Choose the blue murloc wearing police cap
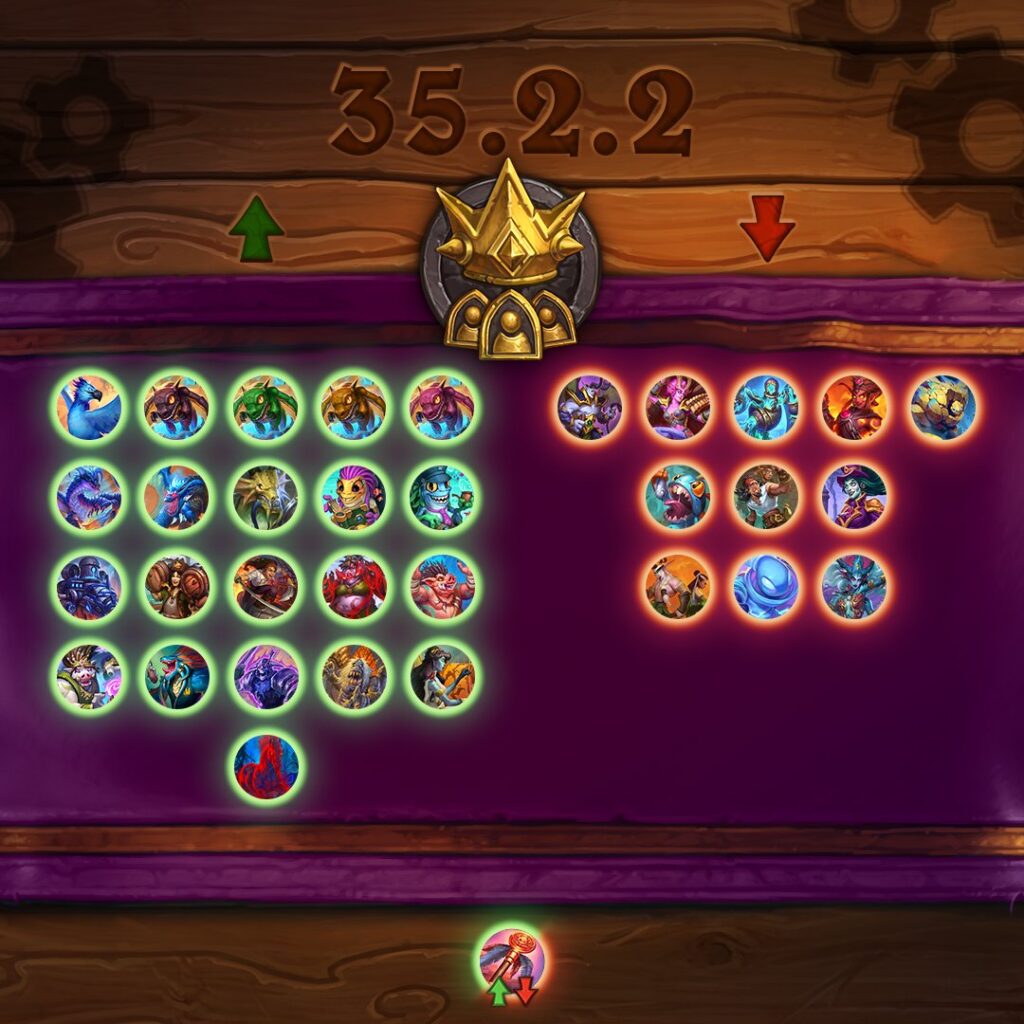Image resolution: width=1024 pixels, height=1024 pixels. (442, 497)
